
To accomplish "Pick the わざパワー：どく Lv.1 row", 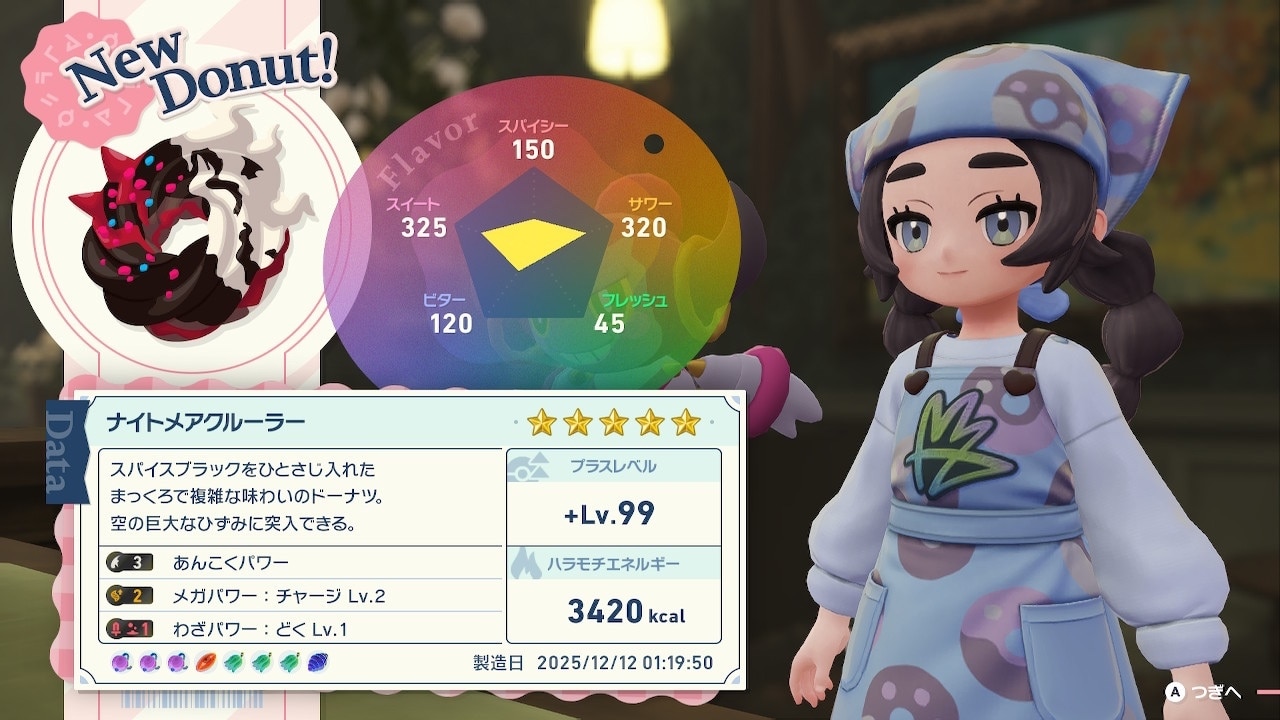I will [300, 629].
